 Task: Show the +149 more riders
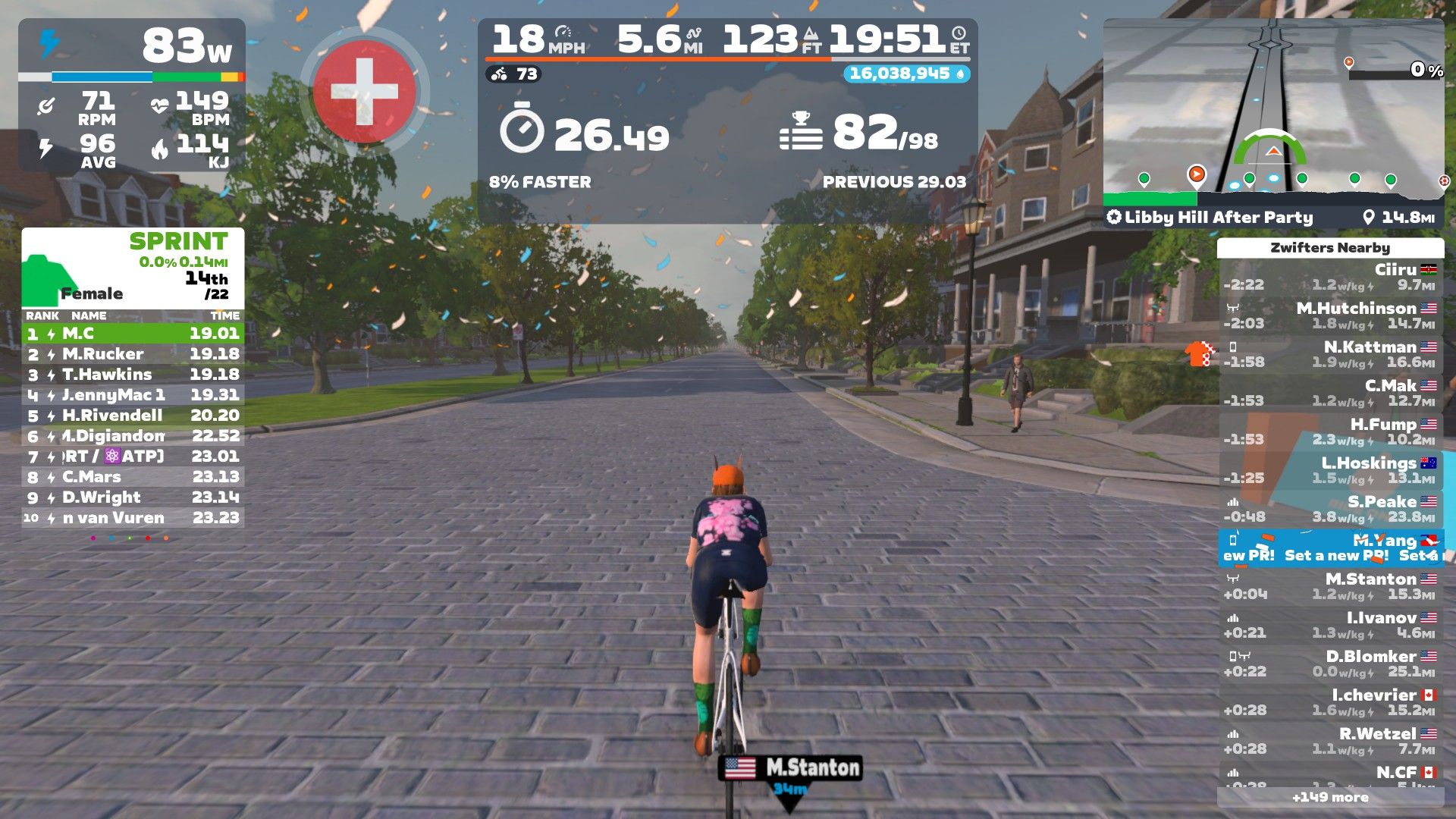1330,797
